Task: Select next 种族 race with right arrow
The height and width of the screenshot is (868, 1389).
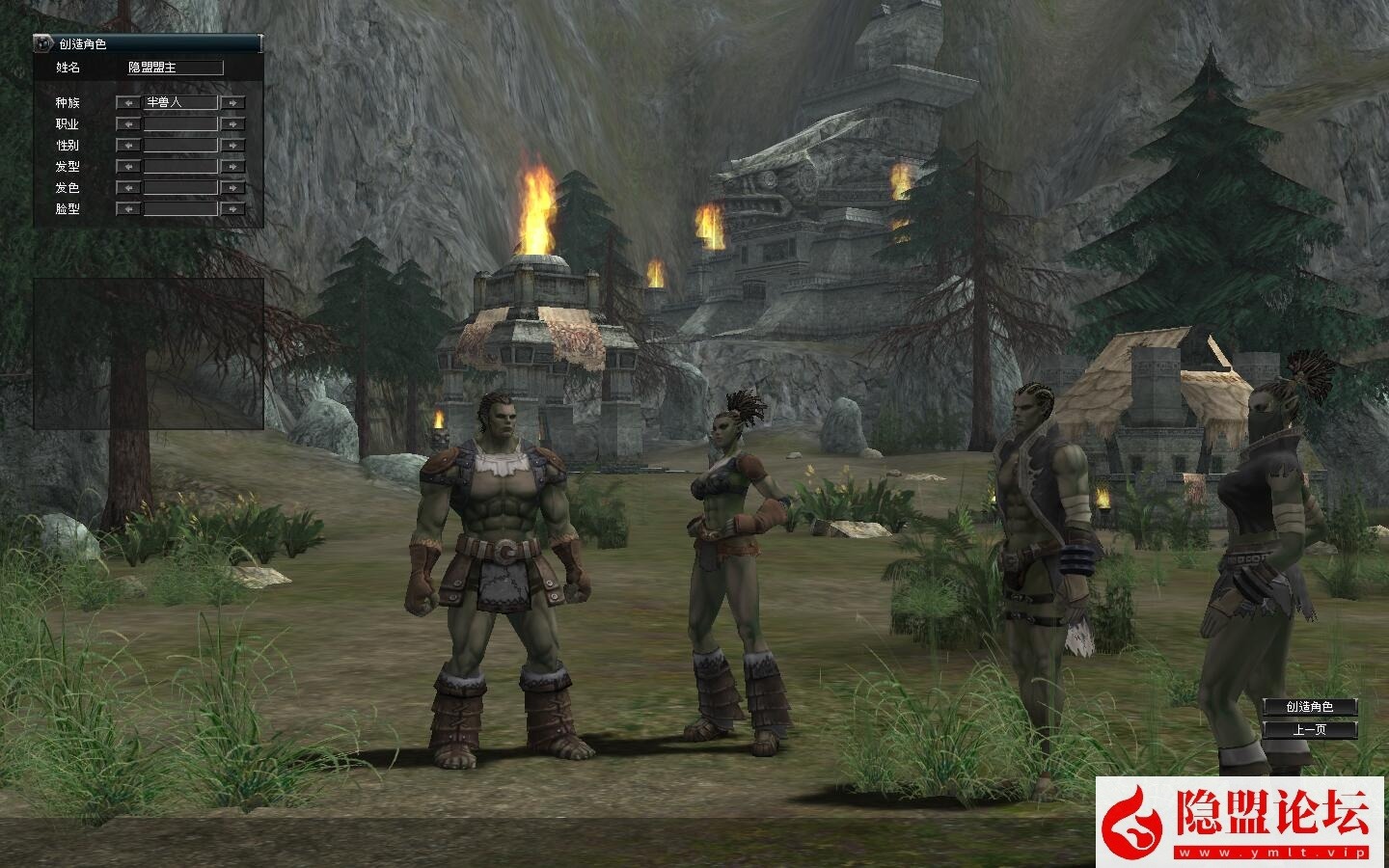Action: coord(232,102)
